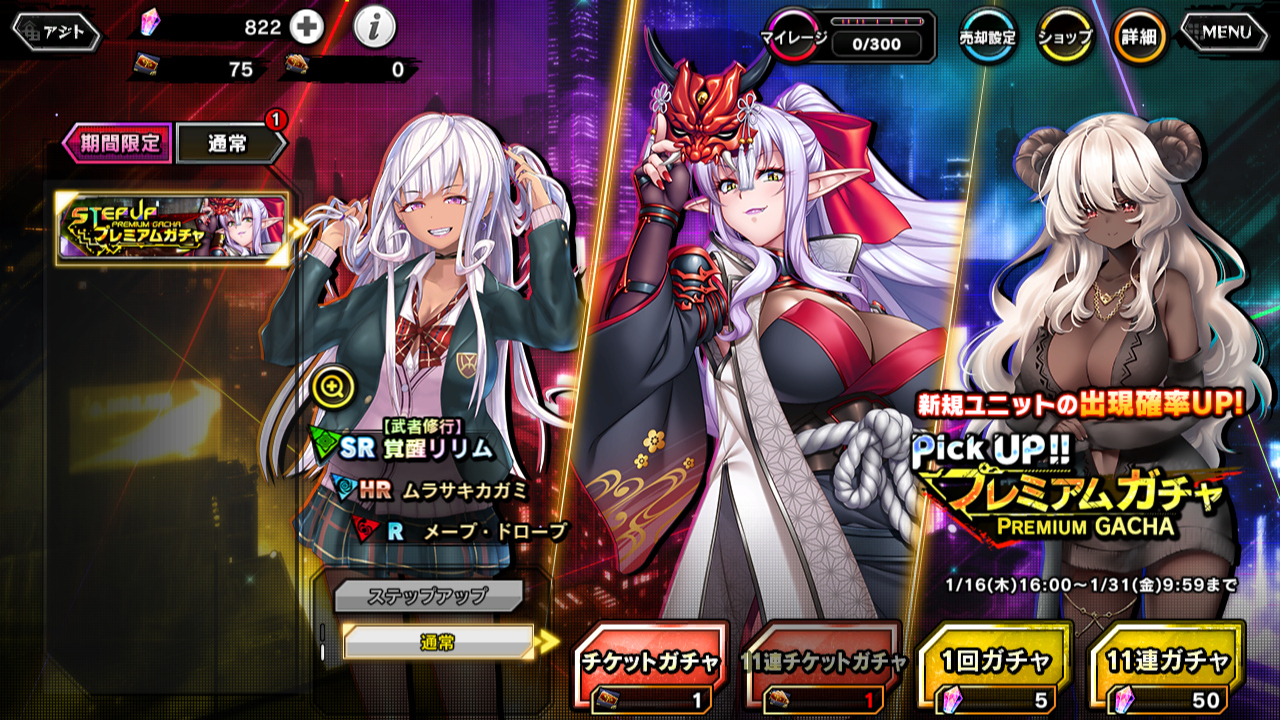Show gacha 詳細 details
Image resolution: width=1280 pixels, height=720 pixels.
[x=1140, y=37]
